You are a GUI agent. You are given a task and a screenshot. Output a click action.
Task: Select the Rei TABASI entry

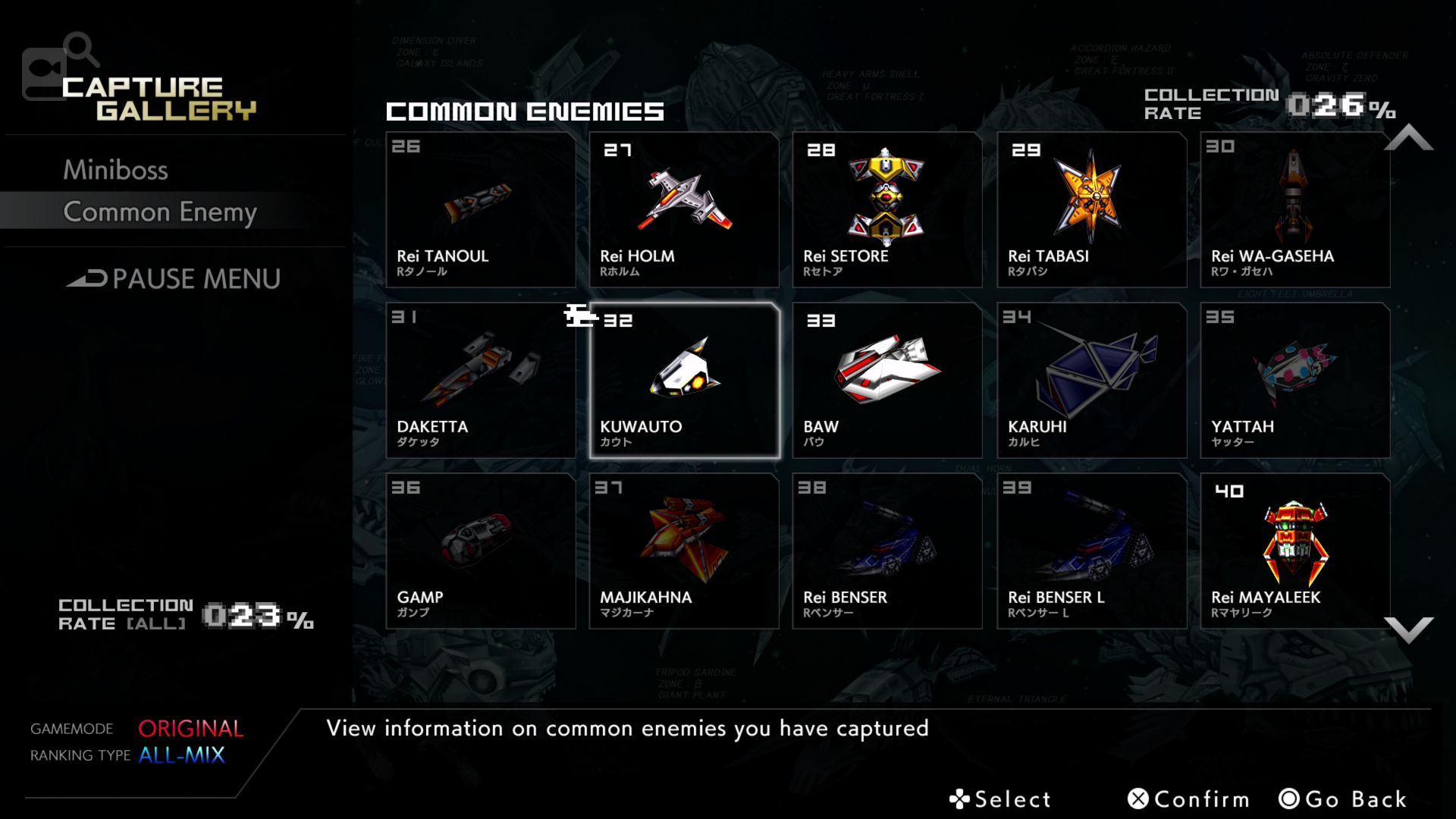pos(1091,210)
